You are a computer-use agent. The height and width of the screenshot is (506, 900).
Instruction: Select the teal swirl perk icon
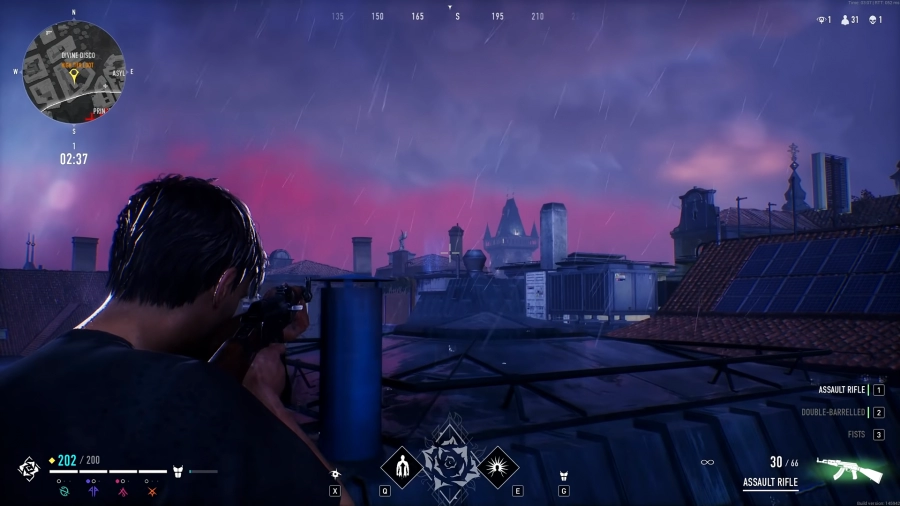click(64, 491)
